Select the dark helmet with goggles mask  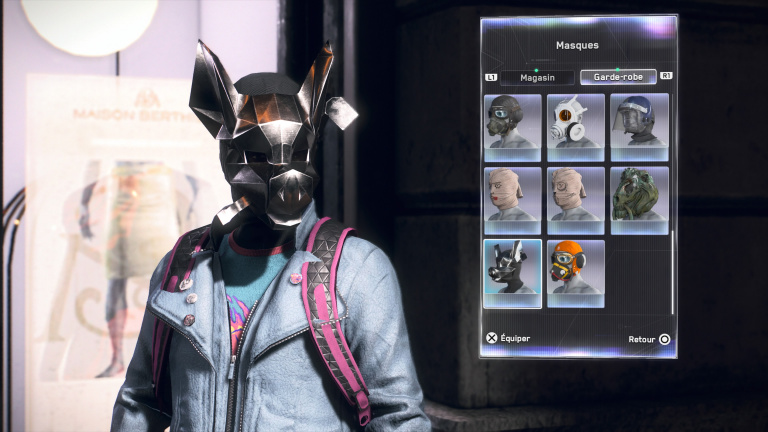513,128
